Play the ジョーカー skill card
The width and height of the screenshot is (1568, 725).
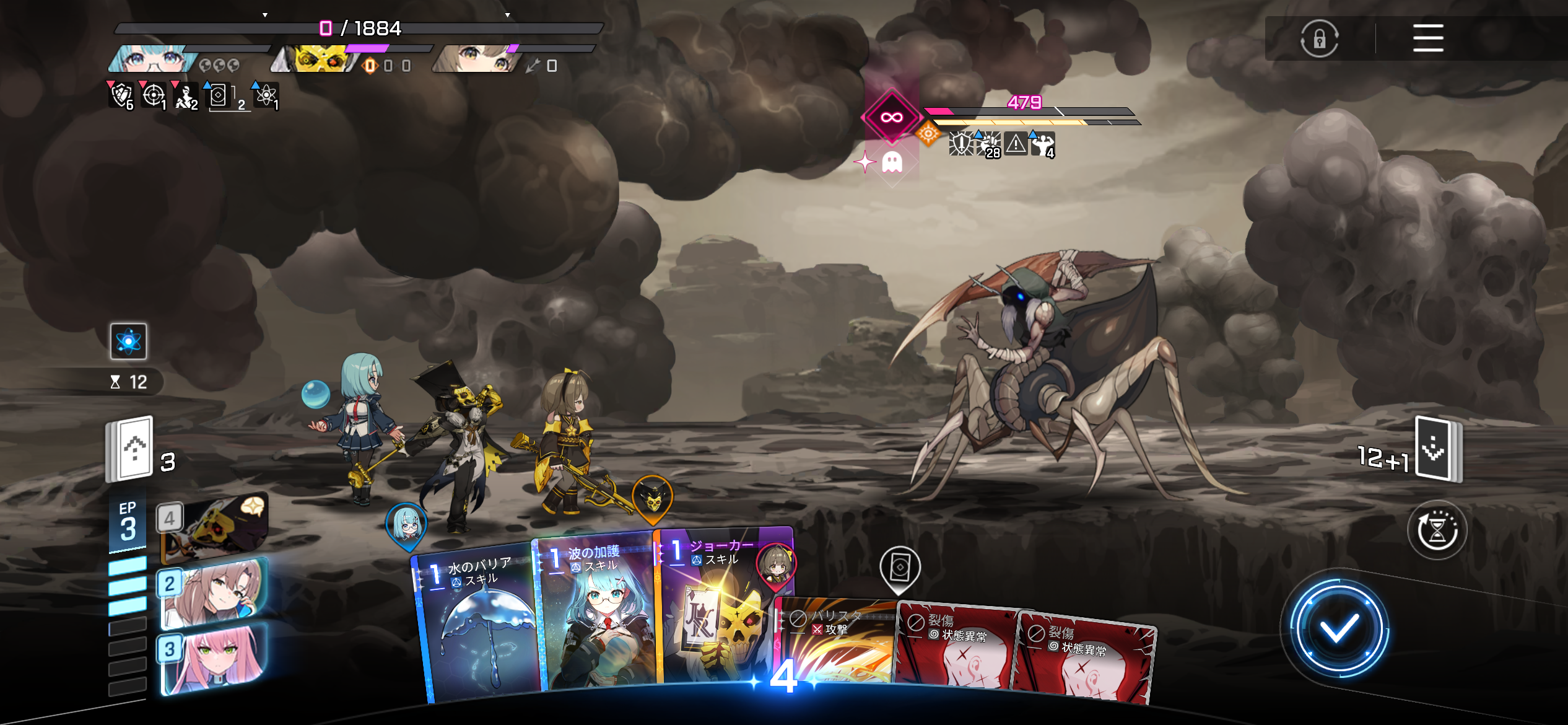[x=718, y=607]
